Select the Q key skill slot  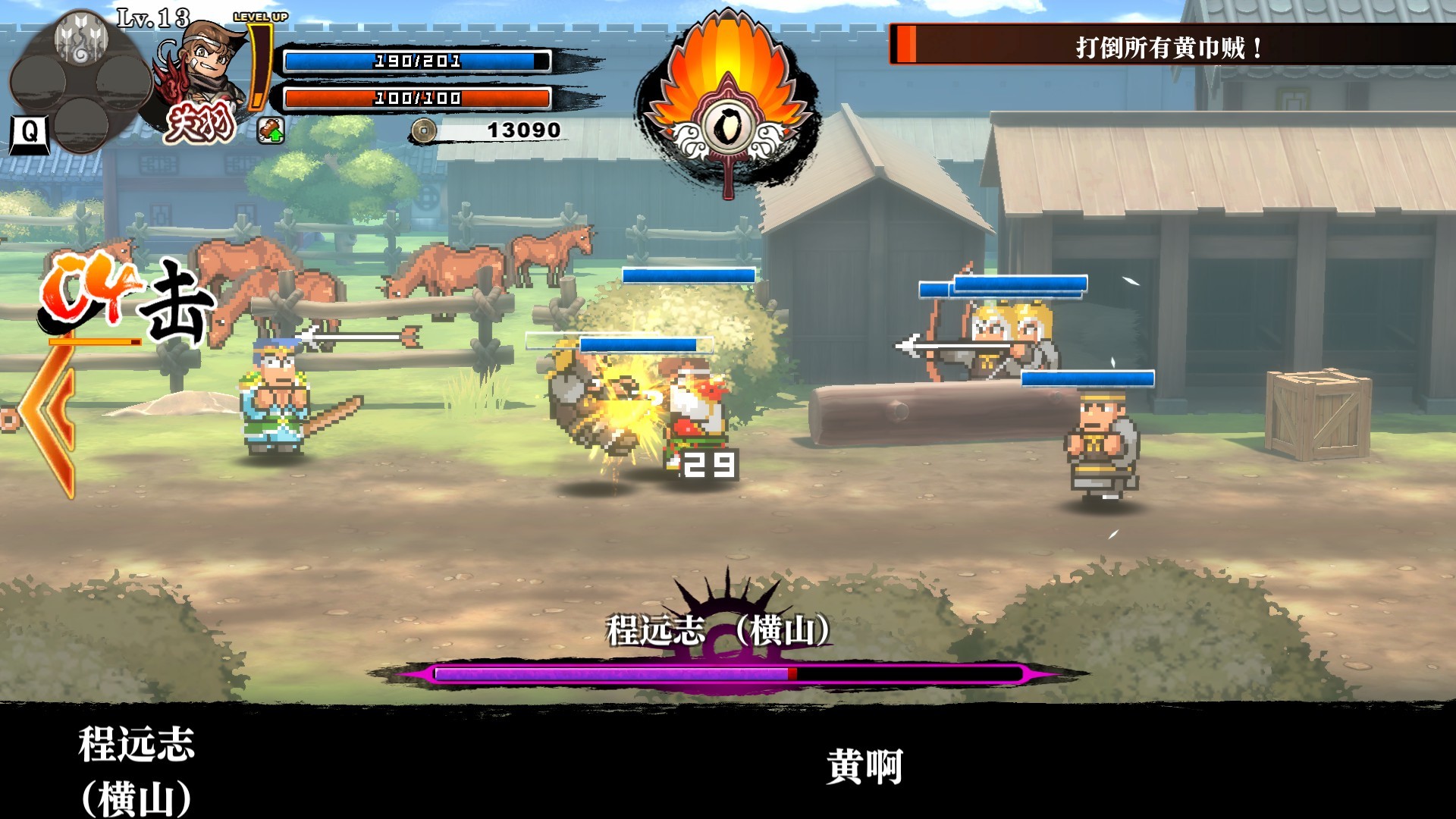point(30,133)
